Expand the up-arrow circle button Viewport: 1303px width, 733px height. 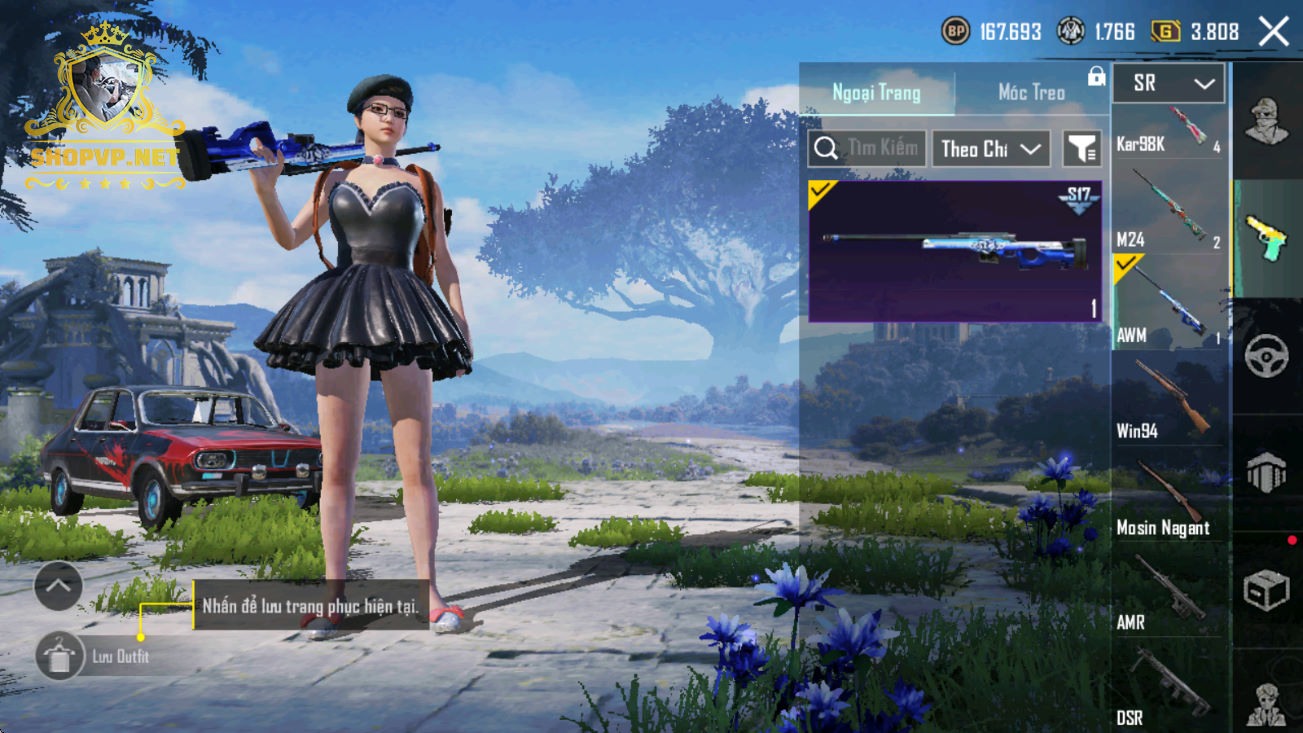point(58,587)
